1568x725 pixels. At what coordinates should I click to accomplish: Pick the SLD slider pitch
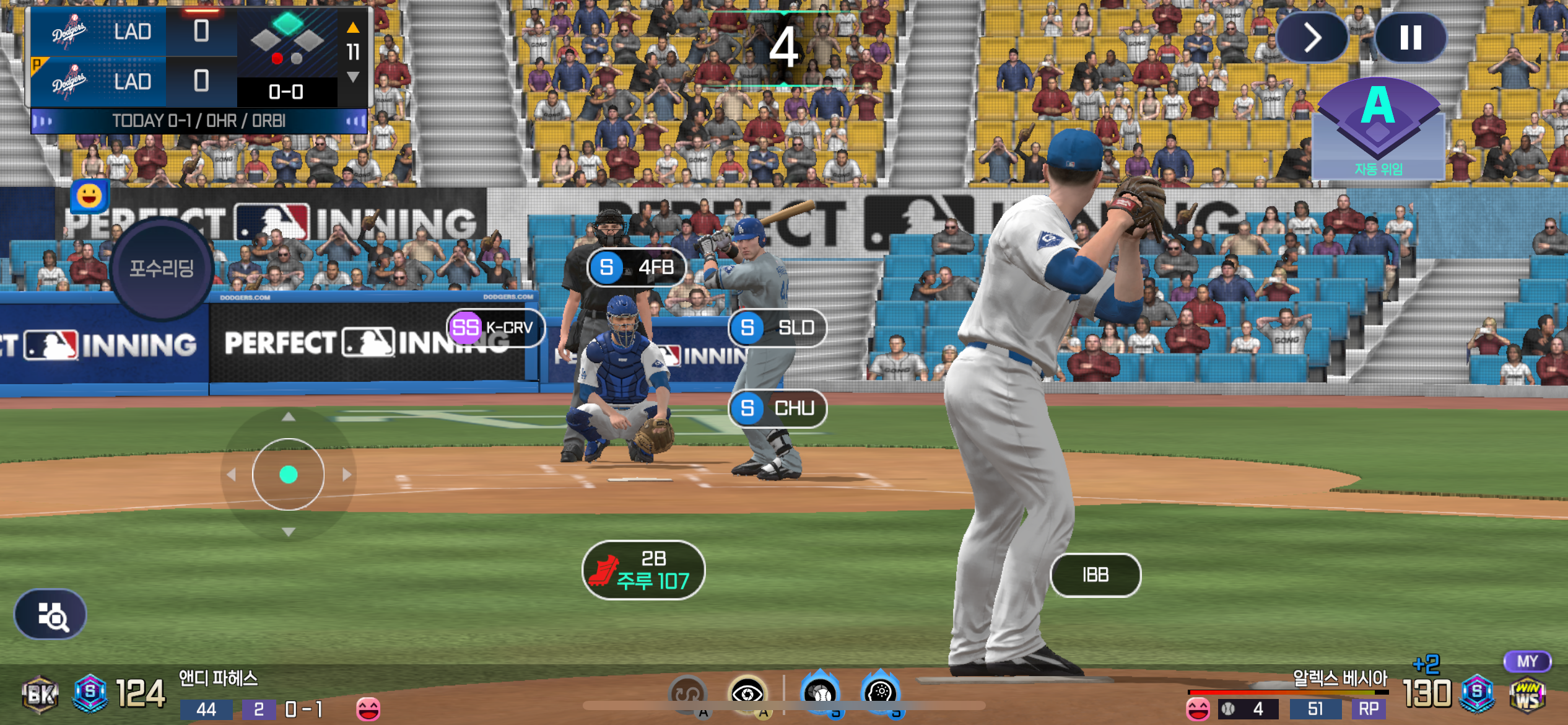click(x=777, y=327)
